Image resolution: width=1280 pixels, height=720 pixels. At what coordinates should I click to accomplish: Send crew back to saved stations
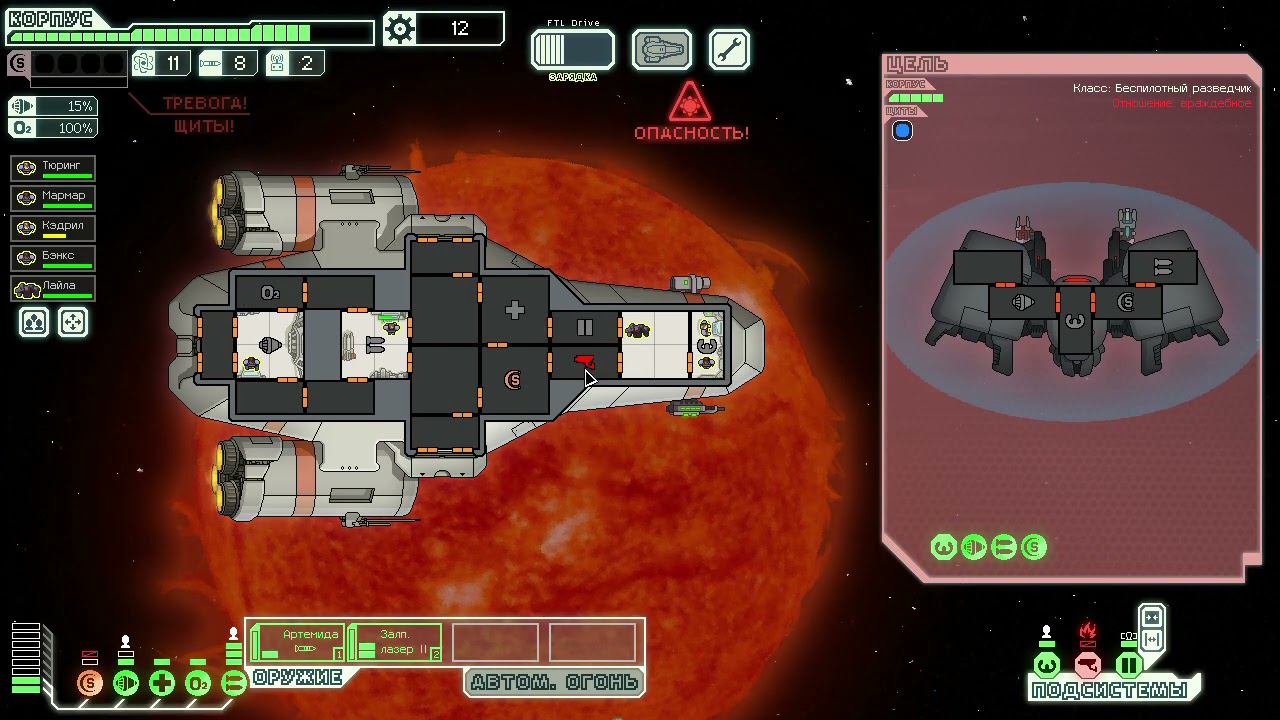pos(73,322)
